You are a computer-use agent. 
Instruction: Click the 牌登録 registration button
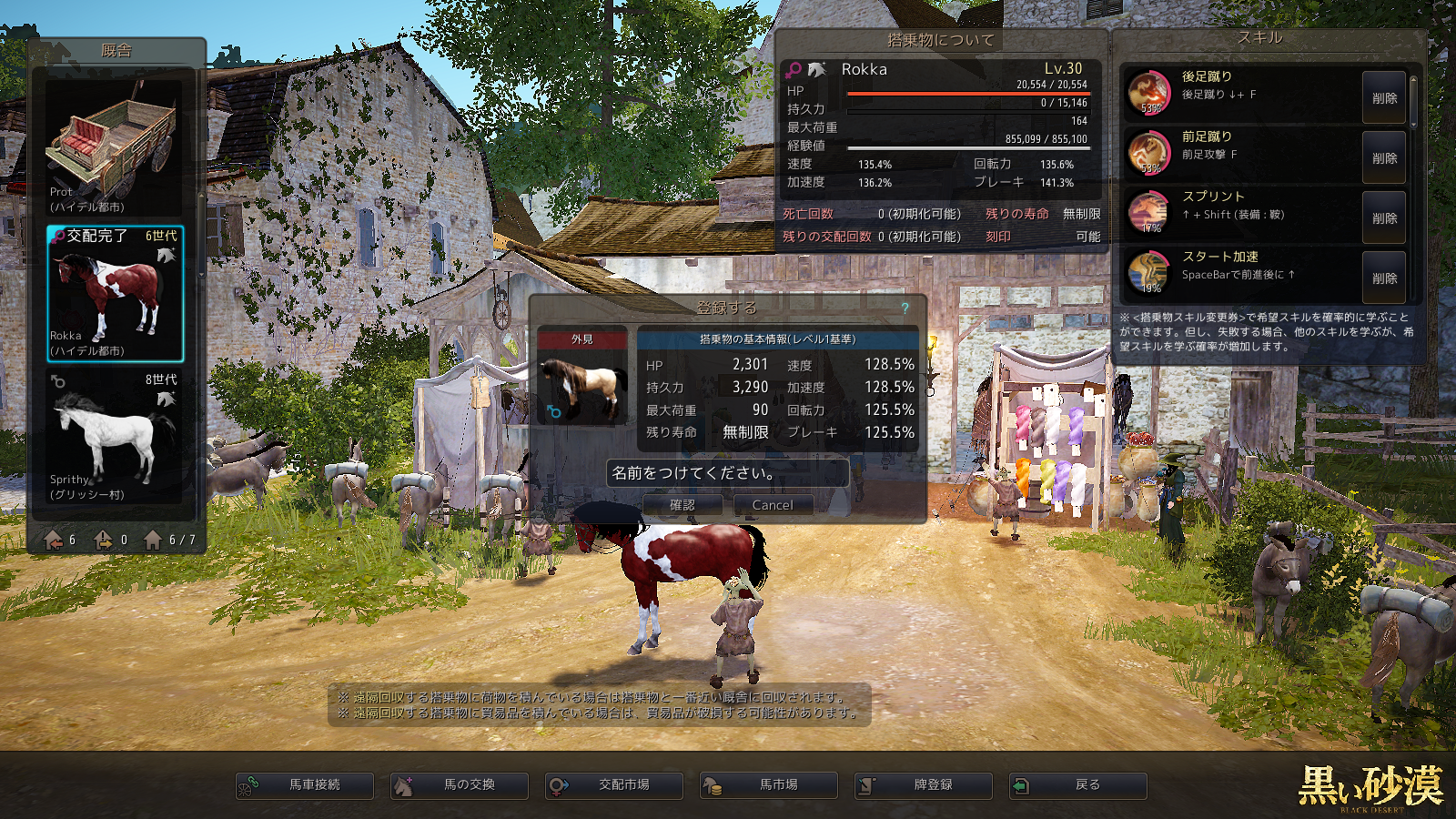[924, 785]
